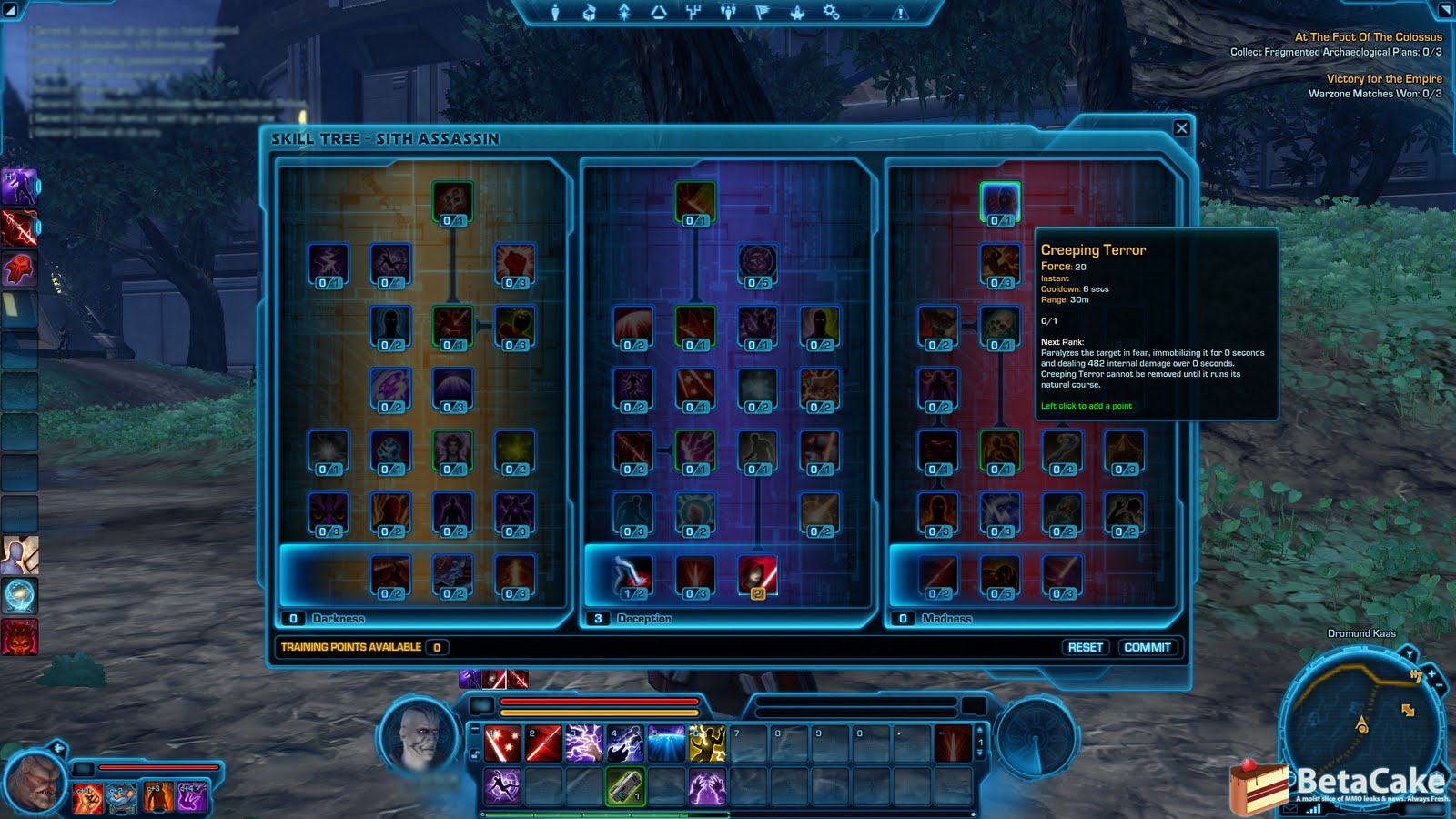The height and width of the screenshot is (819, 1456).
Task: Select the Victory for the Empire quest tracker
Action: (1383, 79)
